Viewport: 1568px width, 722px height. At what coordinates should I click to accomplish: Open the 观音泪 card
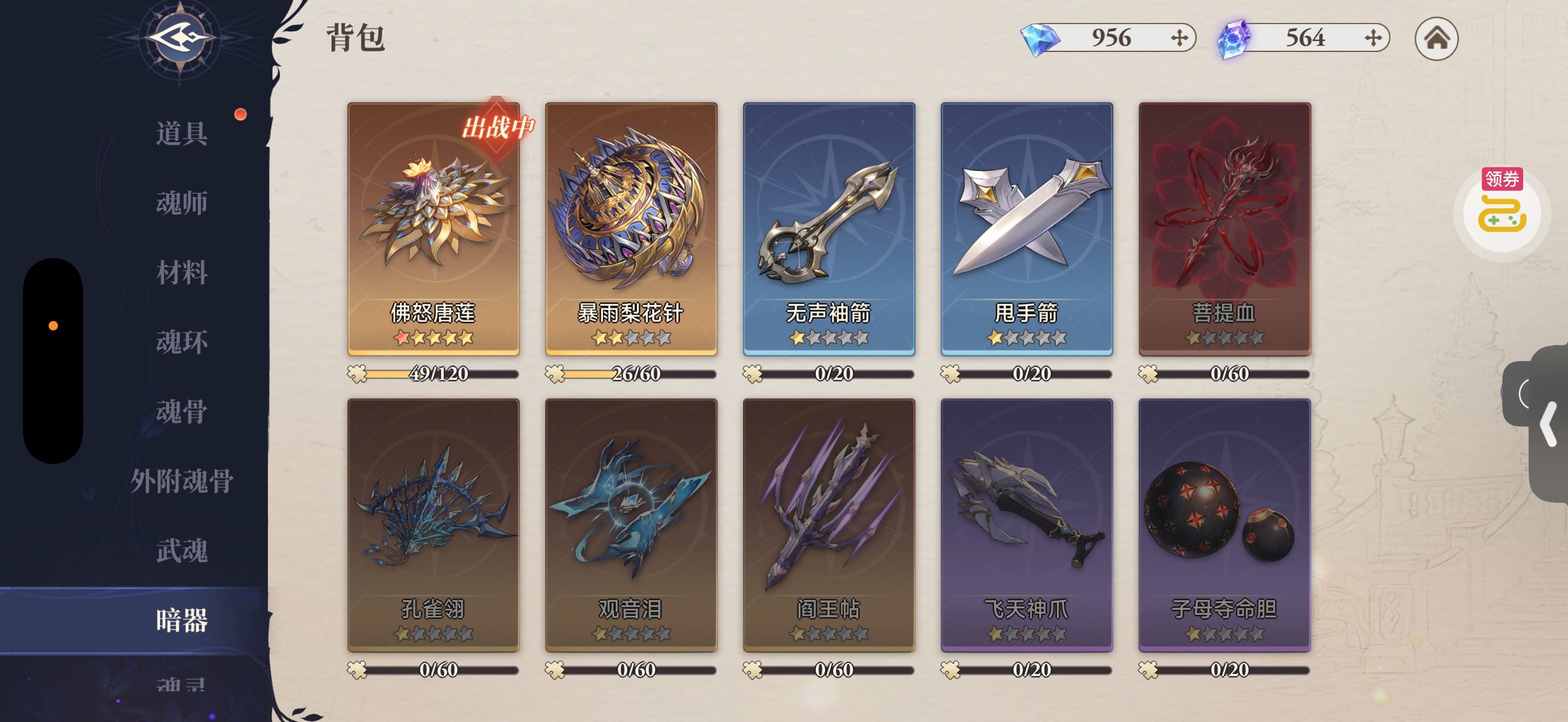coord(630,525)
